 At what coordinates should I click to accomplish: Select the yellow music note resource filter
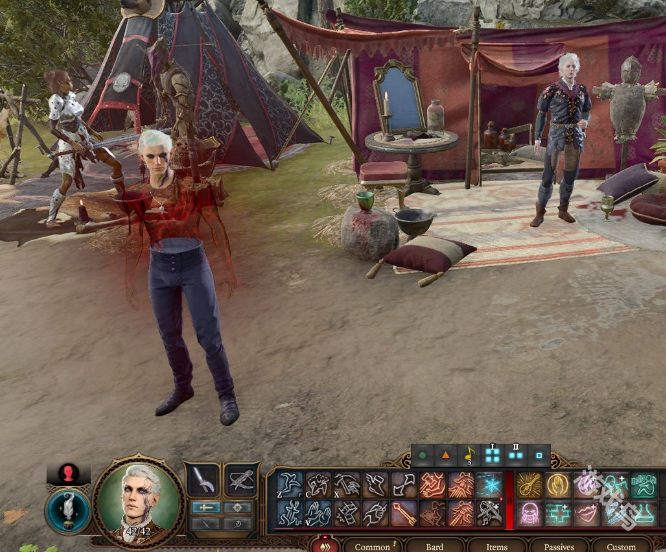(x=469, y=456)
